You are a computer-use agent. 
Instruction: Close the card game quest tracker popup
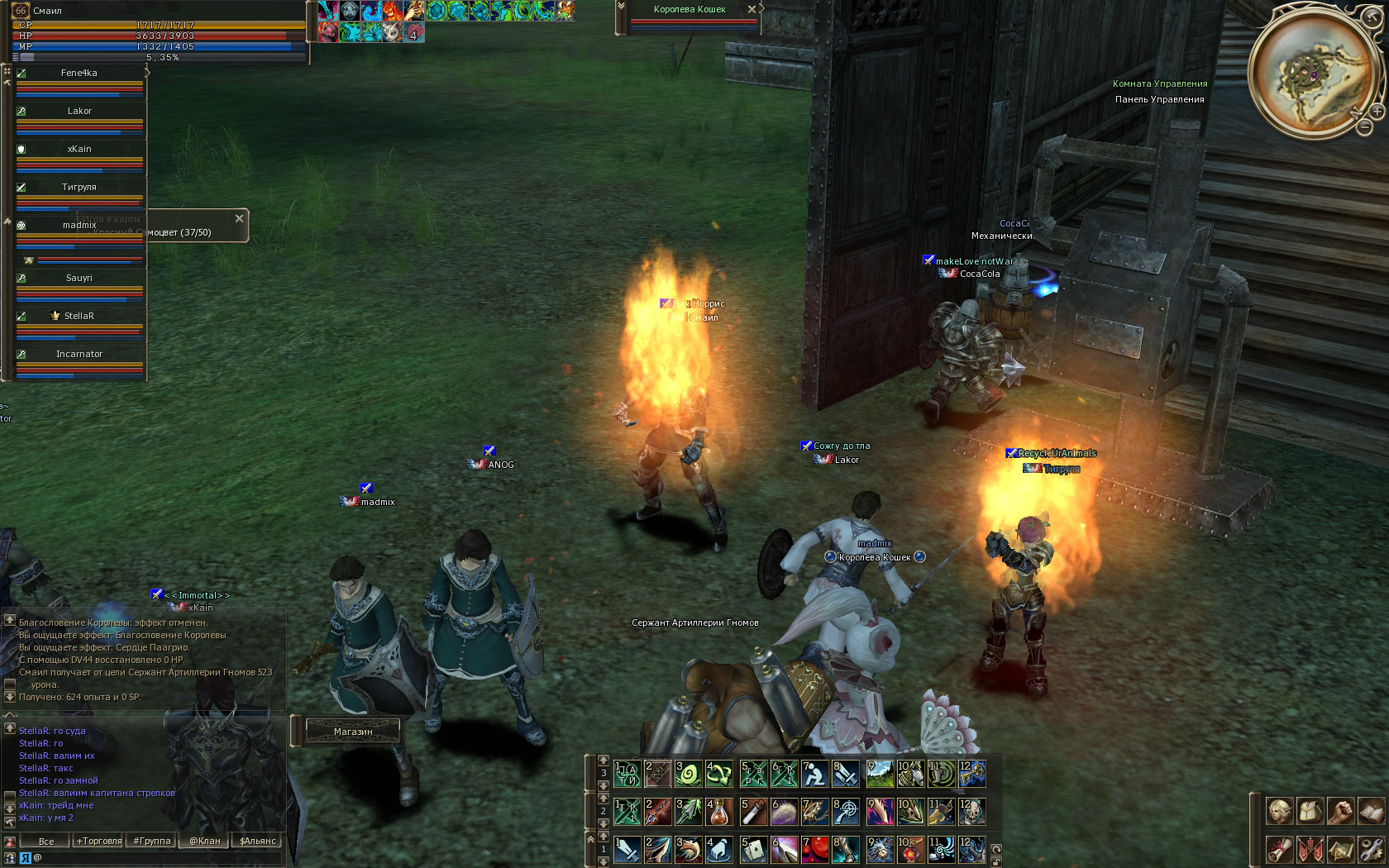pos(239,218)
